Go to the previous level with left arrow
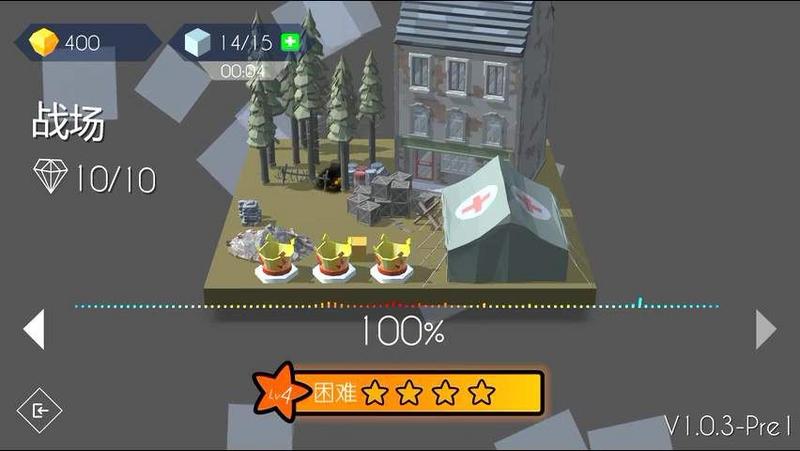The image size is (800, 451). (35, 329)
